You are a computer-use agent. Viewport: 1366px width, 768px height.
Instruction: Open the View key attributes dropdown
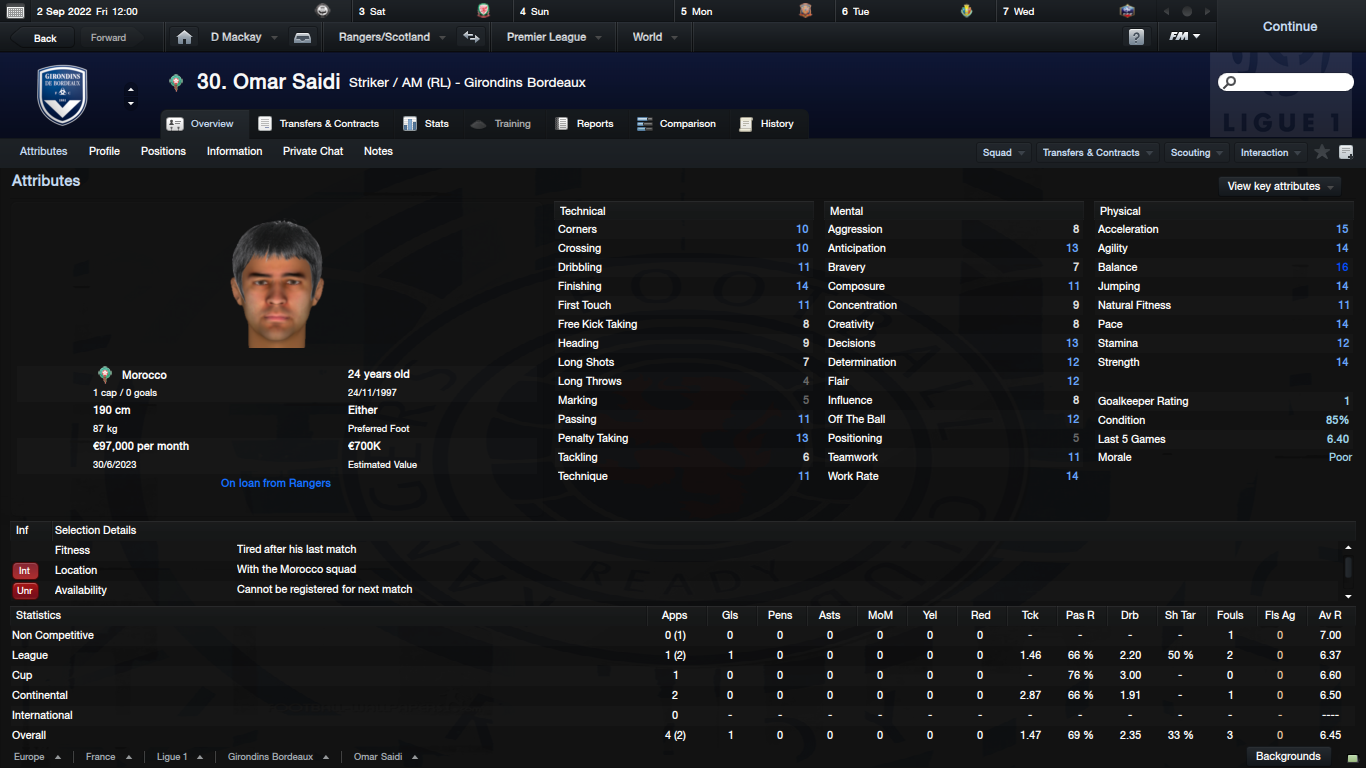[x=1279, y=186]
